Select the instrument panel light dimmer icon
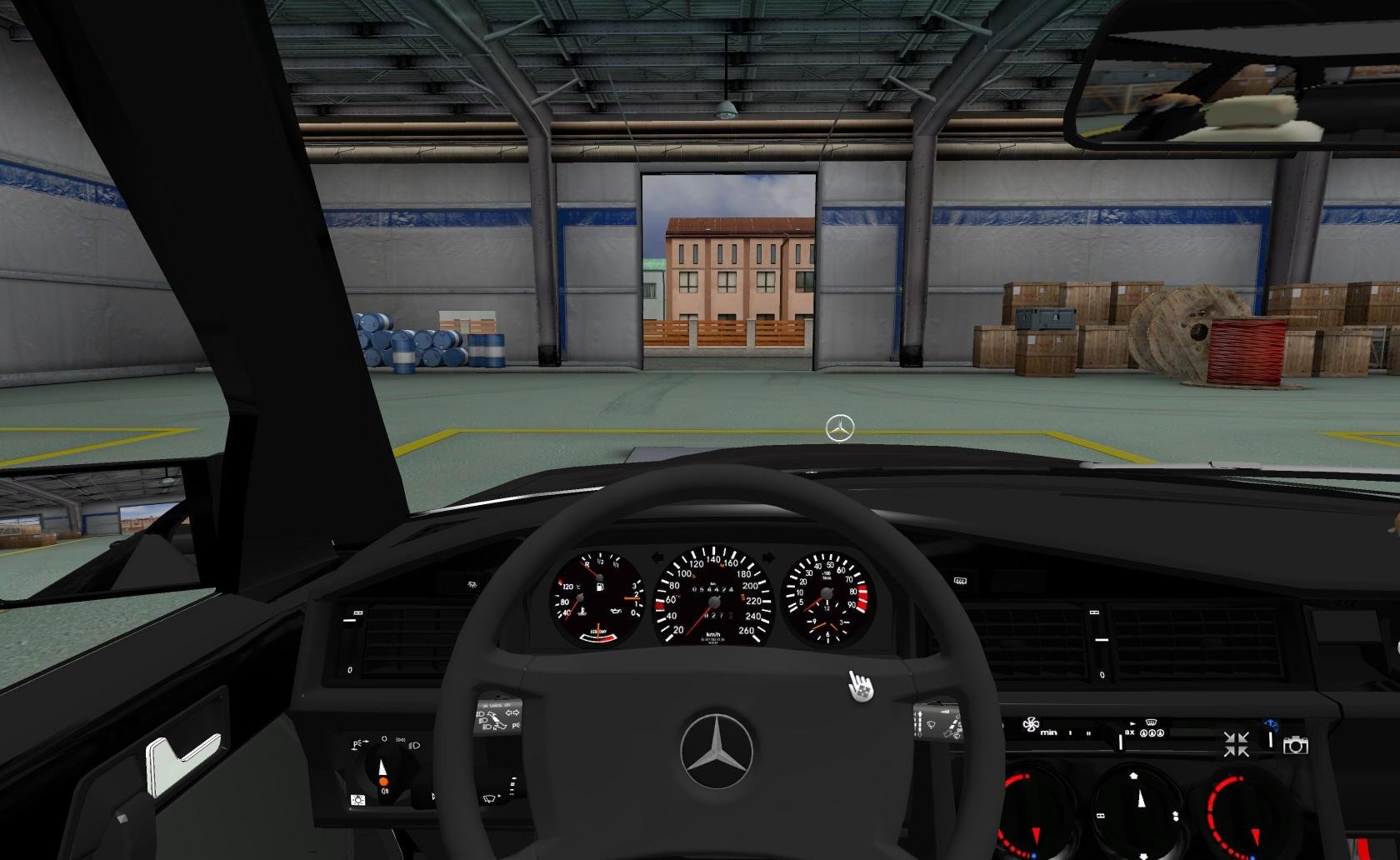The image size is (1400, 860). 357,800
